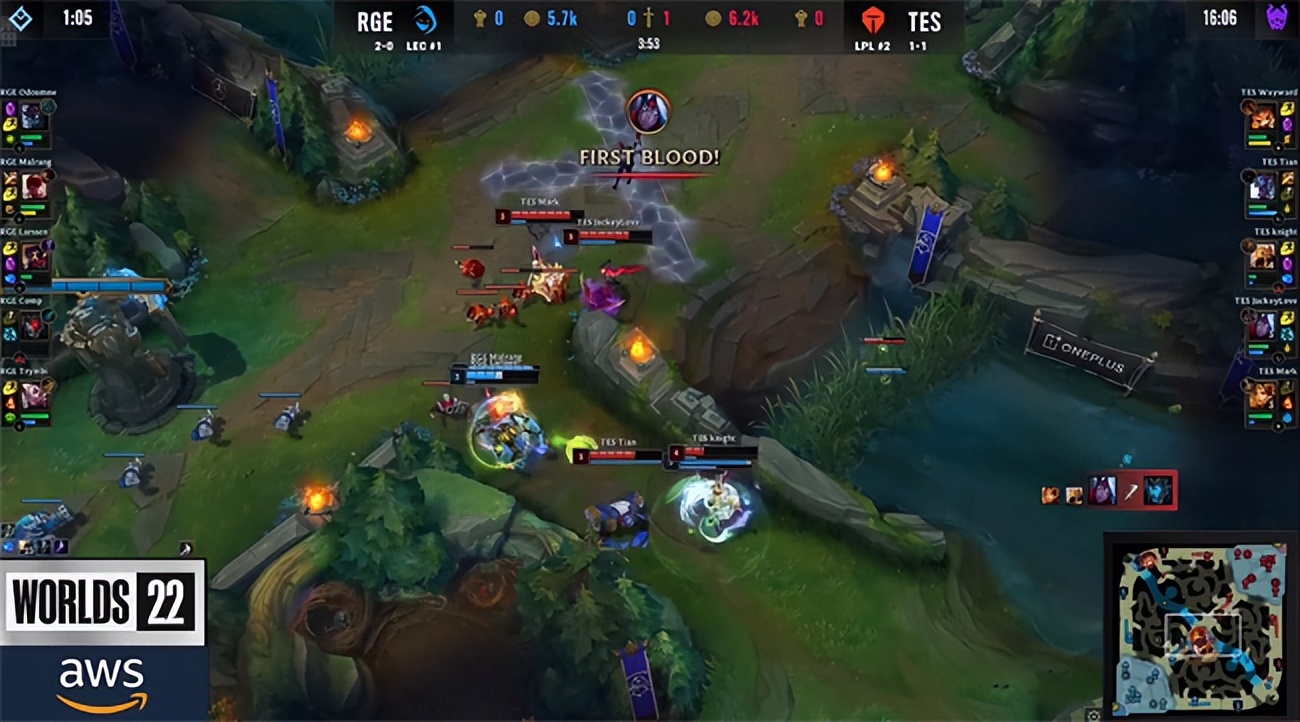Select the kill sword icon between team scores

[648, 17]
